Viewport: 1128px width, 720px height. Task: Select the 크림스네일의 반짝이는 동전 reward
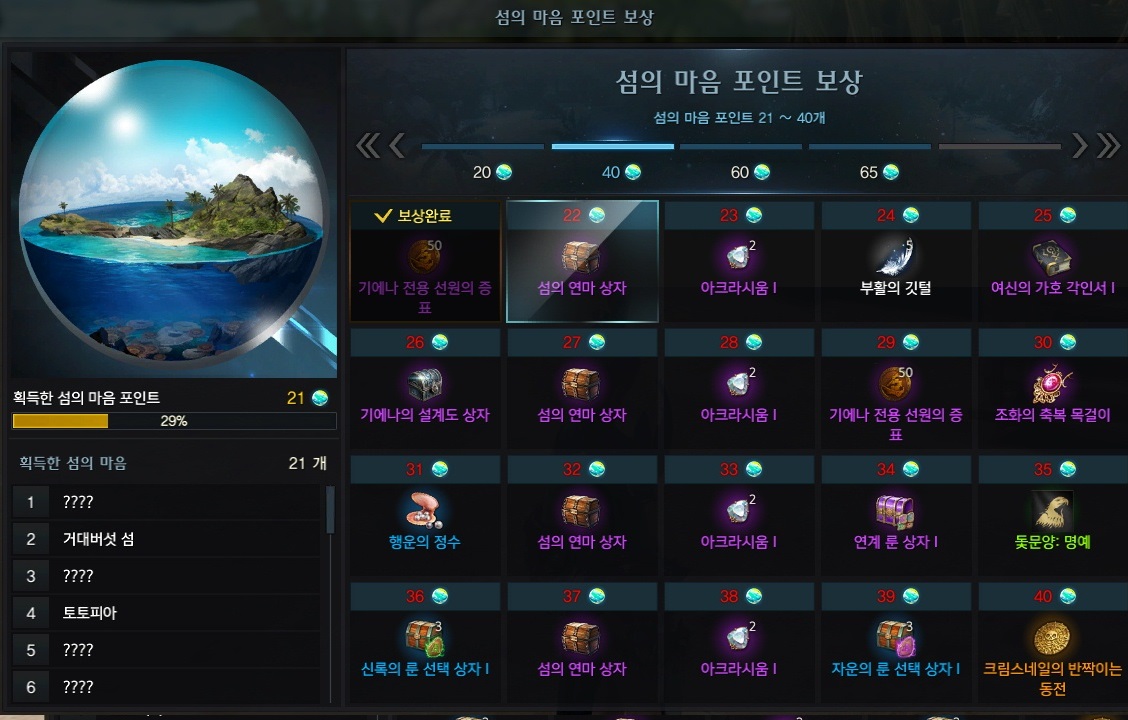point(1052,642)
